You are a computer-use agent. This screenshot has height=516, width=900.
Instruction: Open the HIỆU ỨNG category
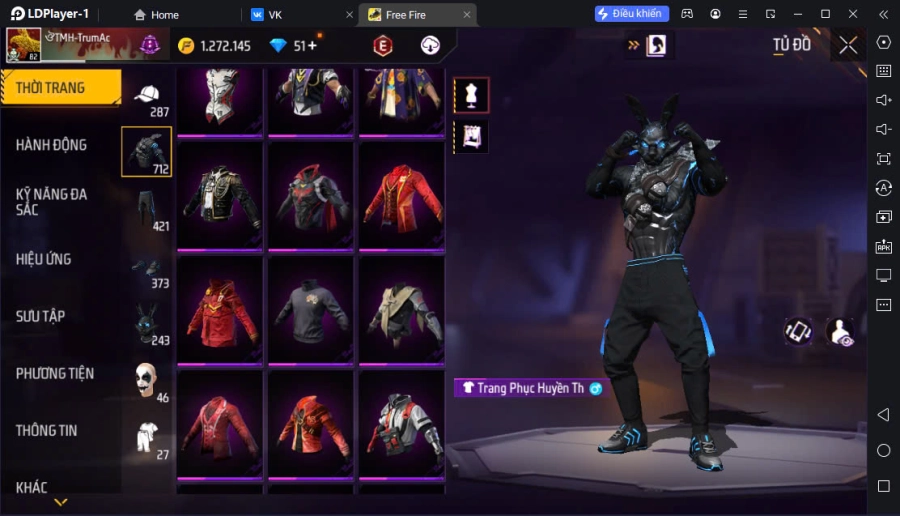click(44, 259)
